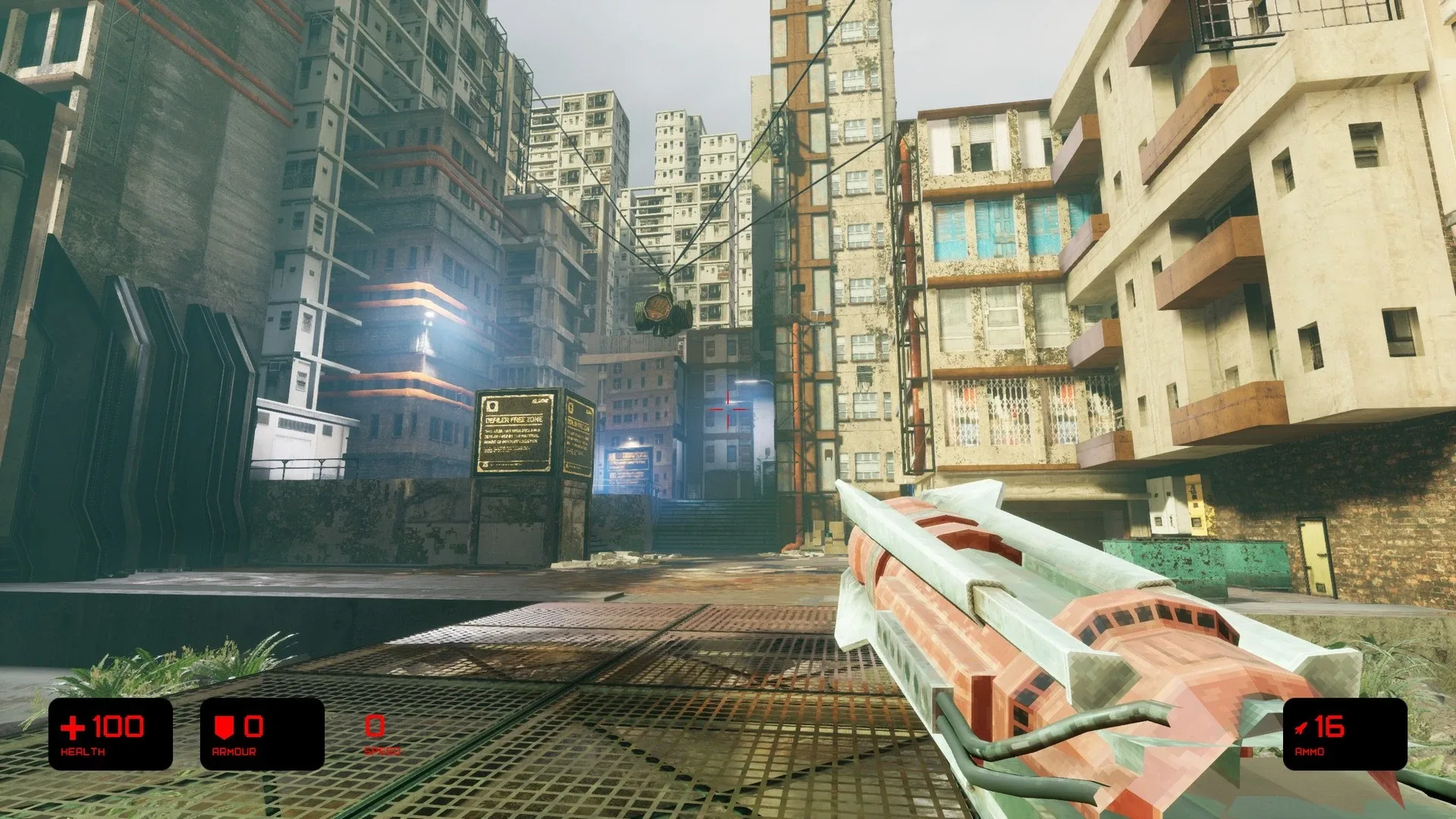The image size is (1456, 819).
Task: Click the GLOBE label atop the sign panel
Action: [540, 400]
